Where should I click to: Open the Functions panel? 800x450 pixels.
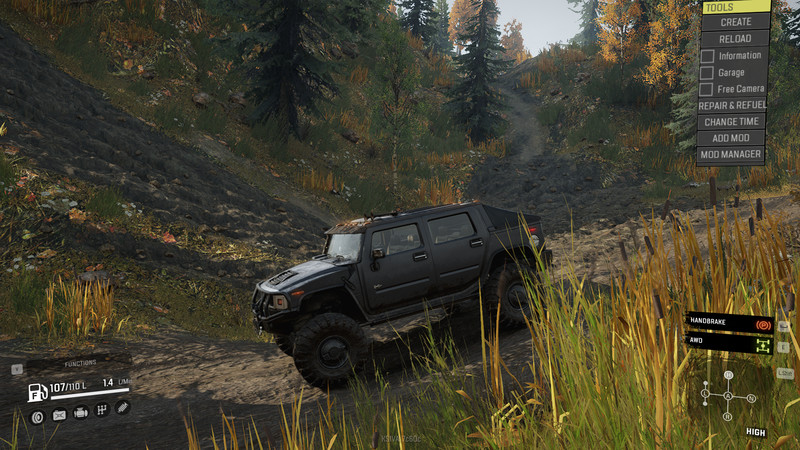point(80,364)
